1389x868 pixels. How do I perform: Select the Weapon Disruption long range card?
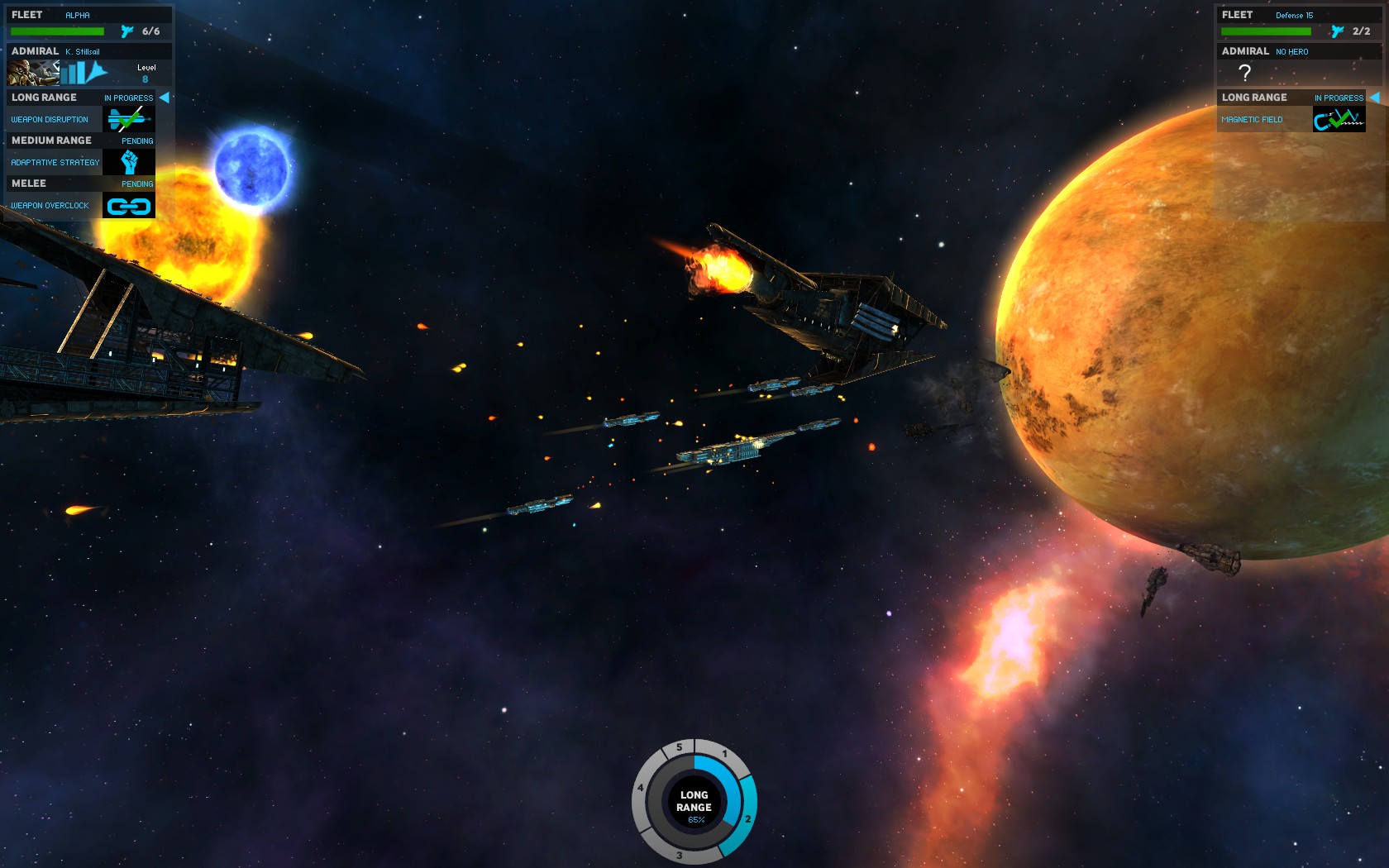(x=128, y=119)
